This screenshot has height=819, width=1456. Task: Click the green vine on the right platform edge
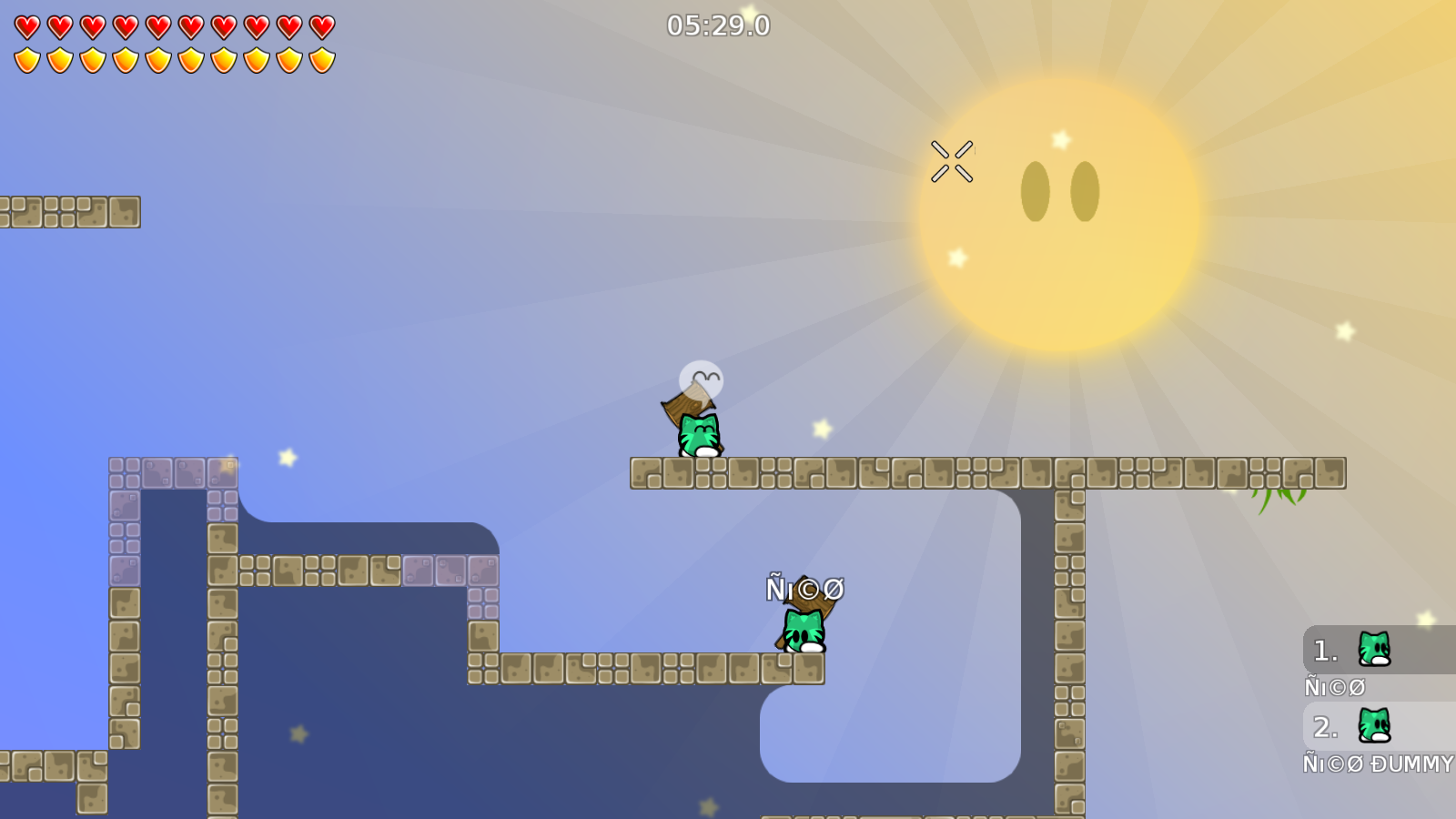click(x=1279, y=496)
